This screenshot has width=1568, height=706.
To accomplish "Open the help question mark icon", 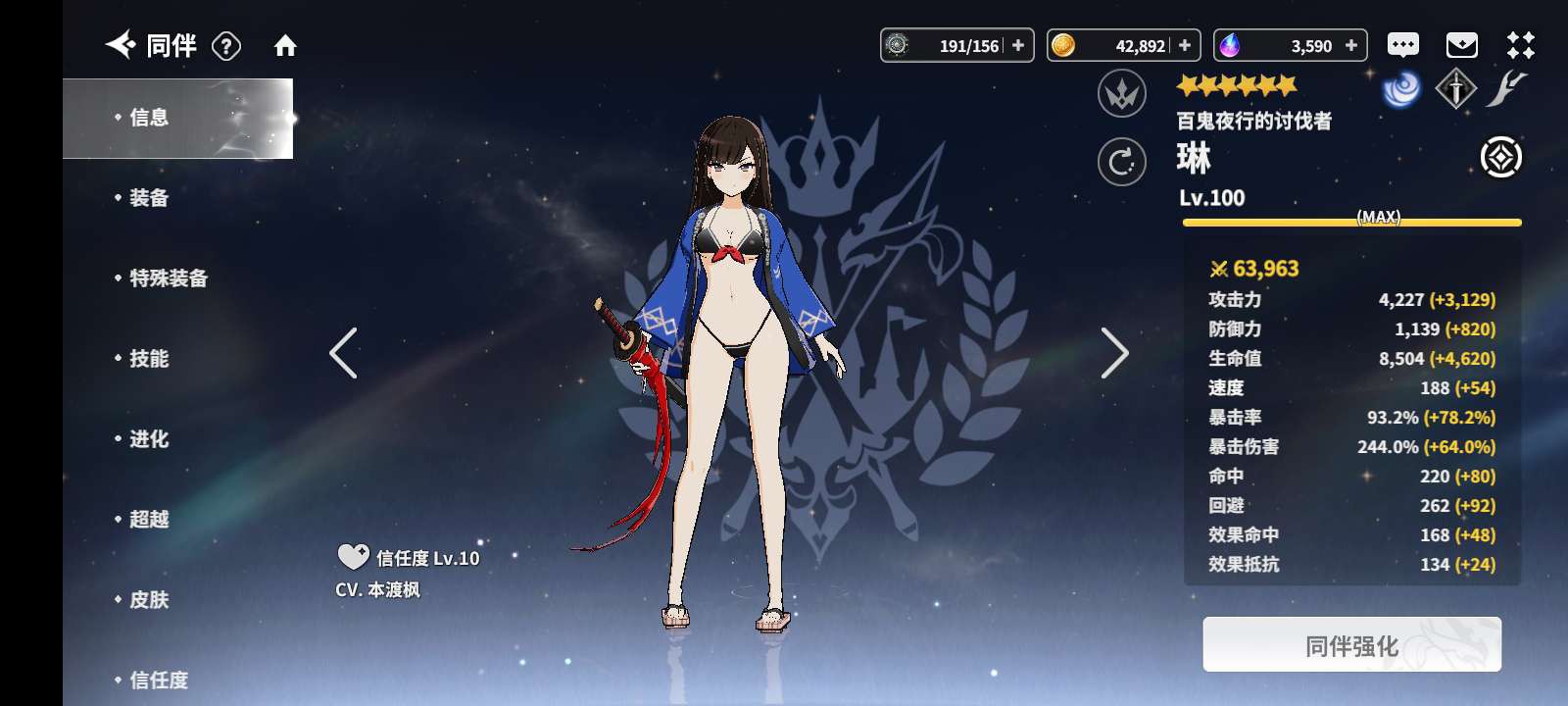I will (226, 46).
